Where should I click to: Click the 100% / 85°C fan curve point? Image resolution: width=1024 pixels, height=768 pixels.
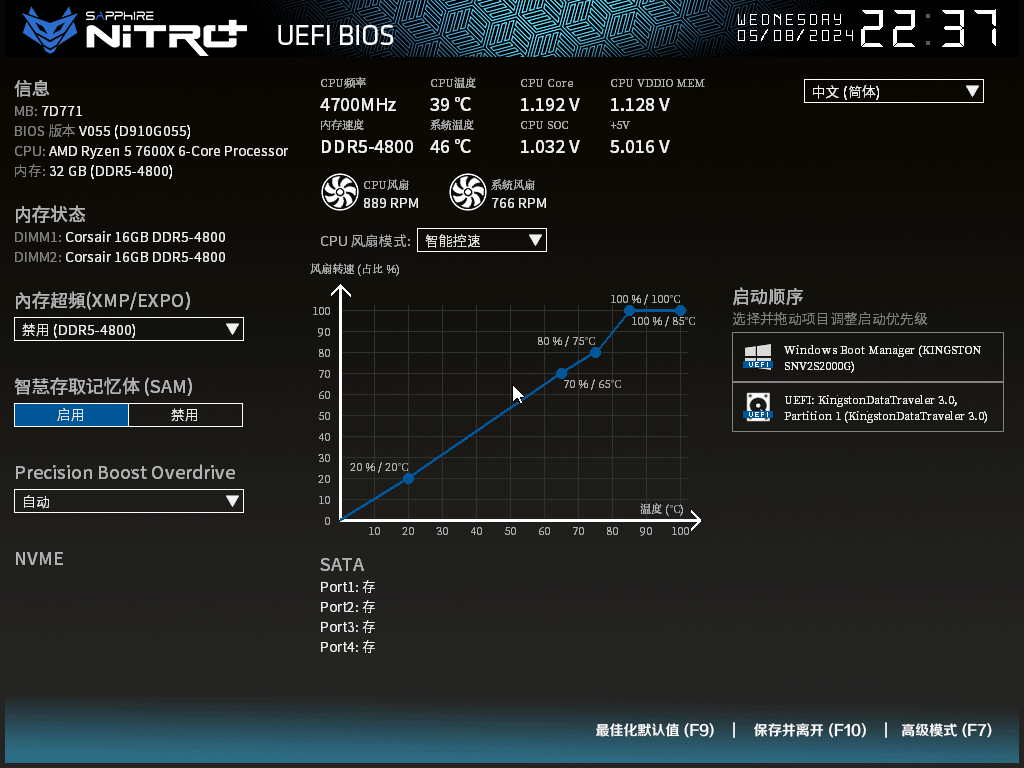629,310
